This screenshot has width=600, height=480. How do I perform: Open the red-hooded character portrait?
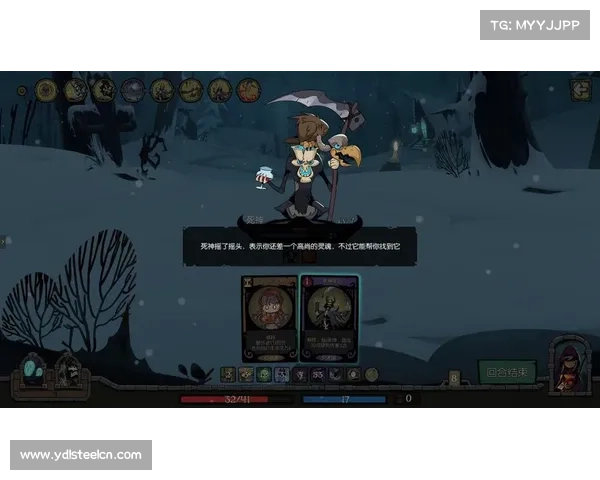pyautogui.click(x=569, y=364)
